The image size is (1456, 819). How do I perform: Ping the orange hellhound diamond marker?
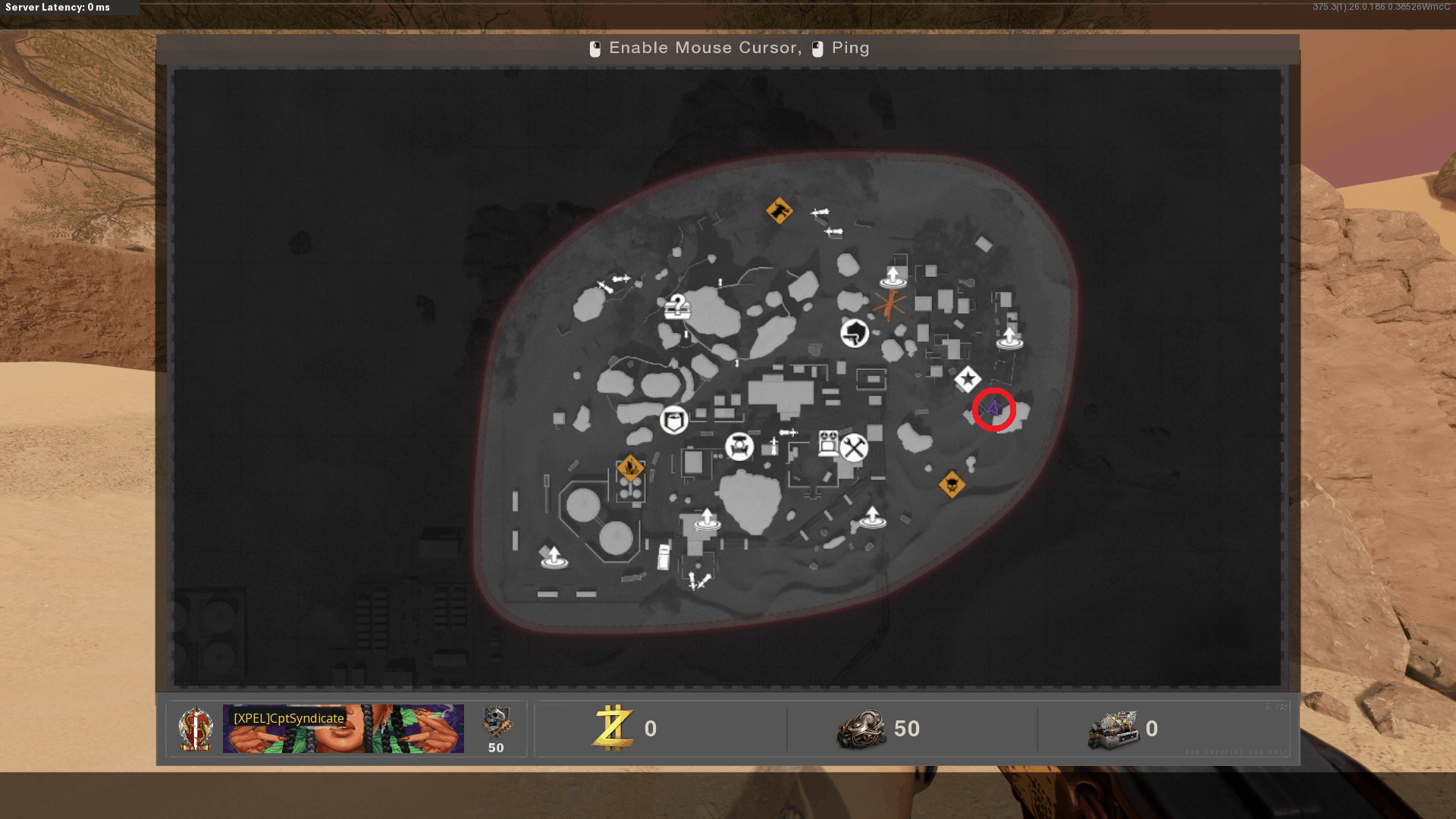779,210
